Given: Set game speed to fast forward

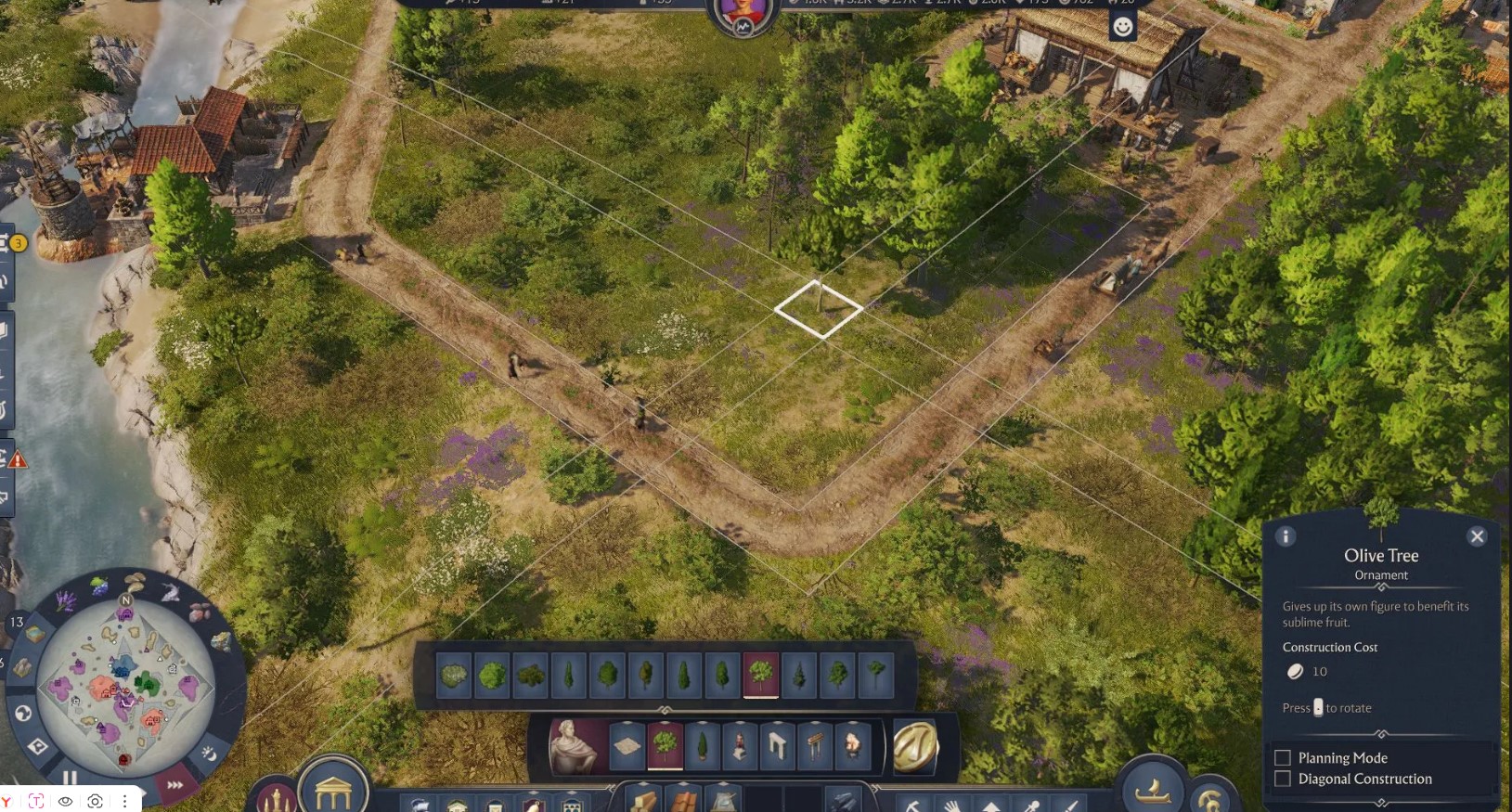Looking at the screenshot, I should (x=175, y=785).
